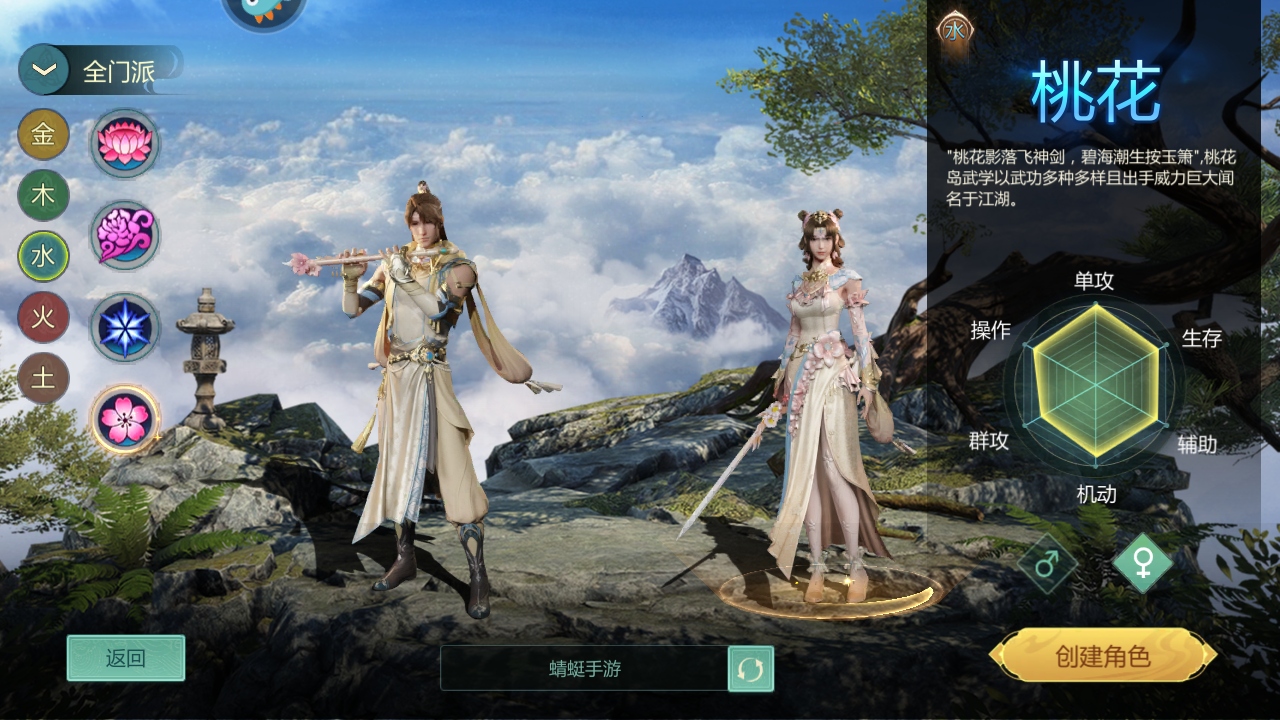Select the pink lotus sect icon

click(125, 143)
